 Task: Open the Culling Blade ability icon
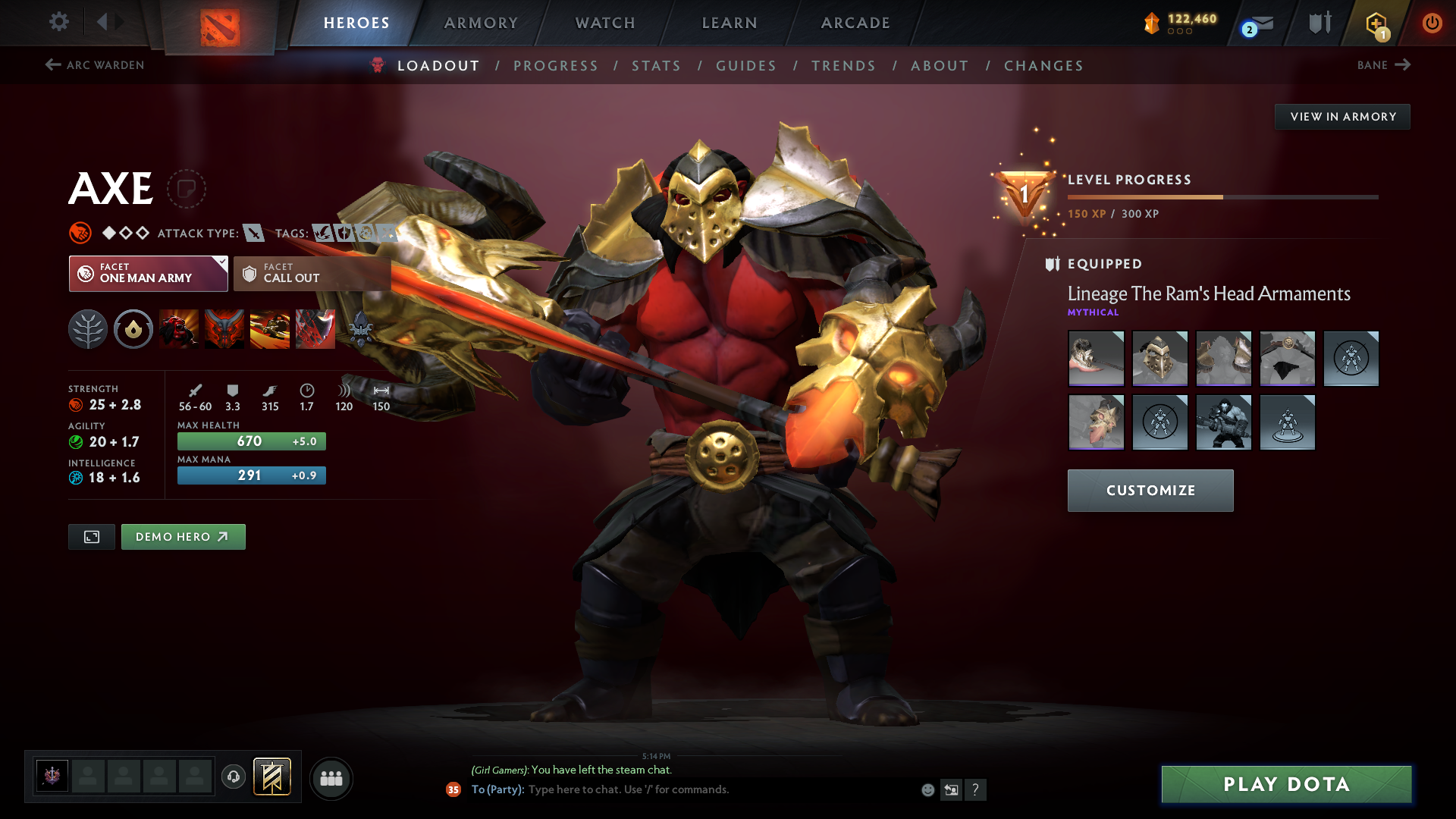[315, 329]
